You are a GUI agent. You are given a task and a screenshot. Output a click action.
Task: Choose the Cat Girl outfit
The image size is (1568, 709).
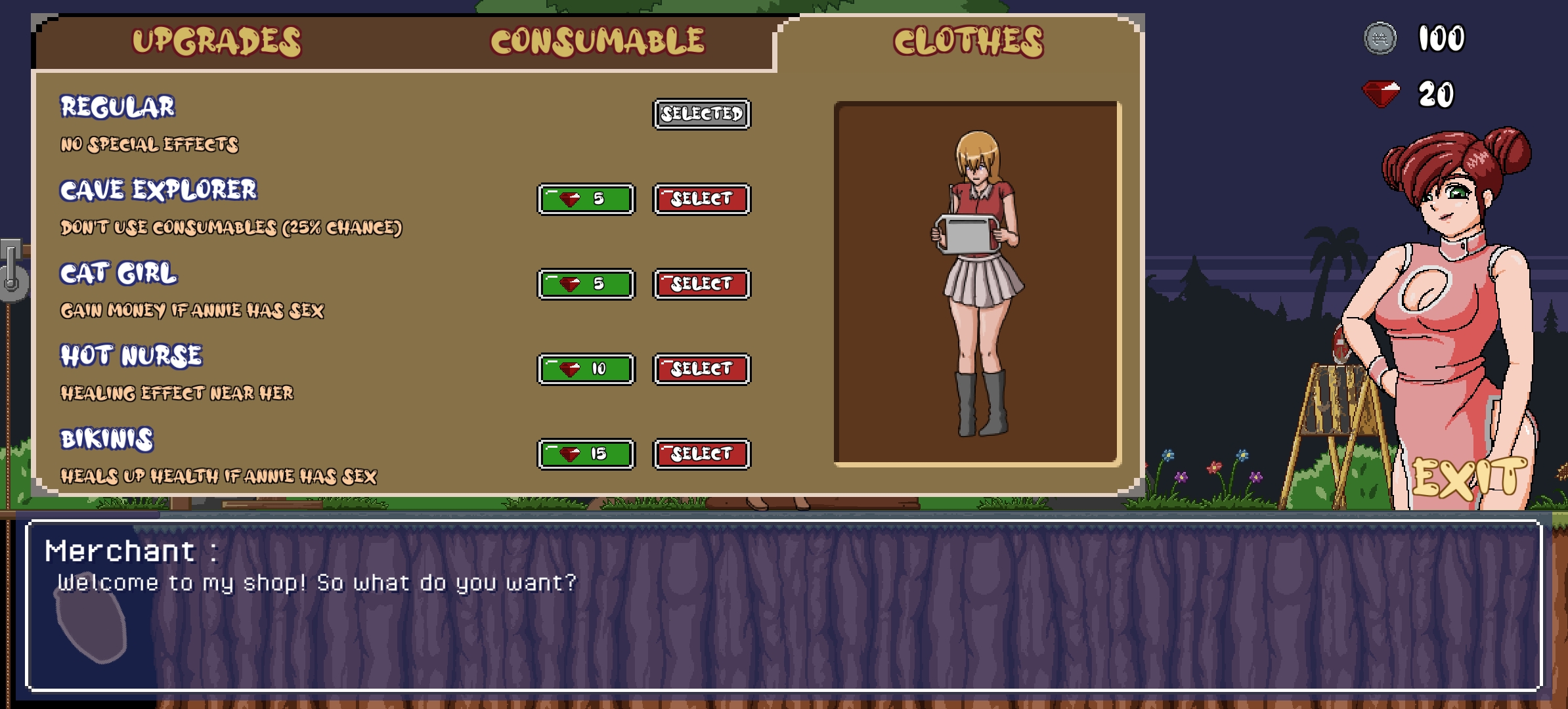701,284
